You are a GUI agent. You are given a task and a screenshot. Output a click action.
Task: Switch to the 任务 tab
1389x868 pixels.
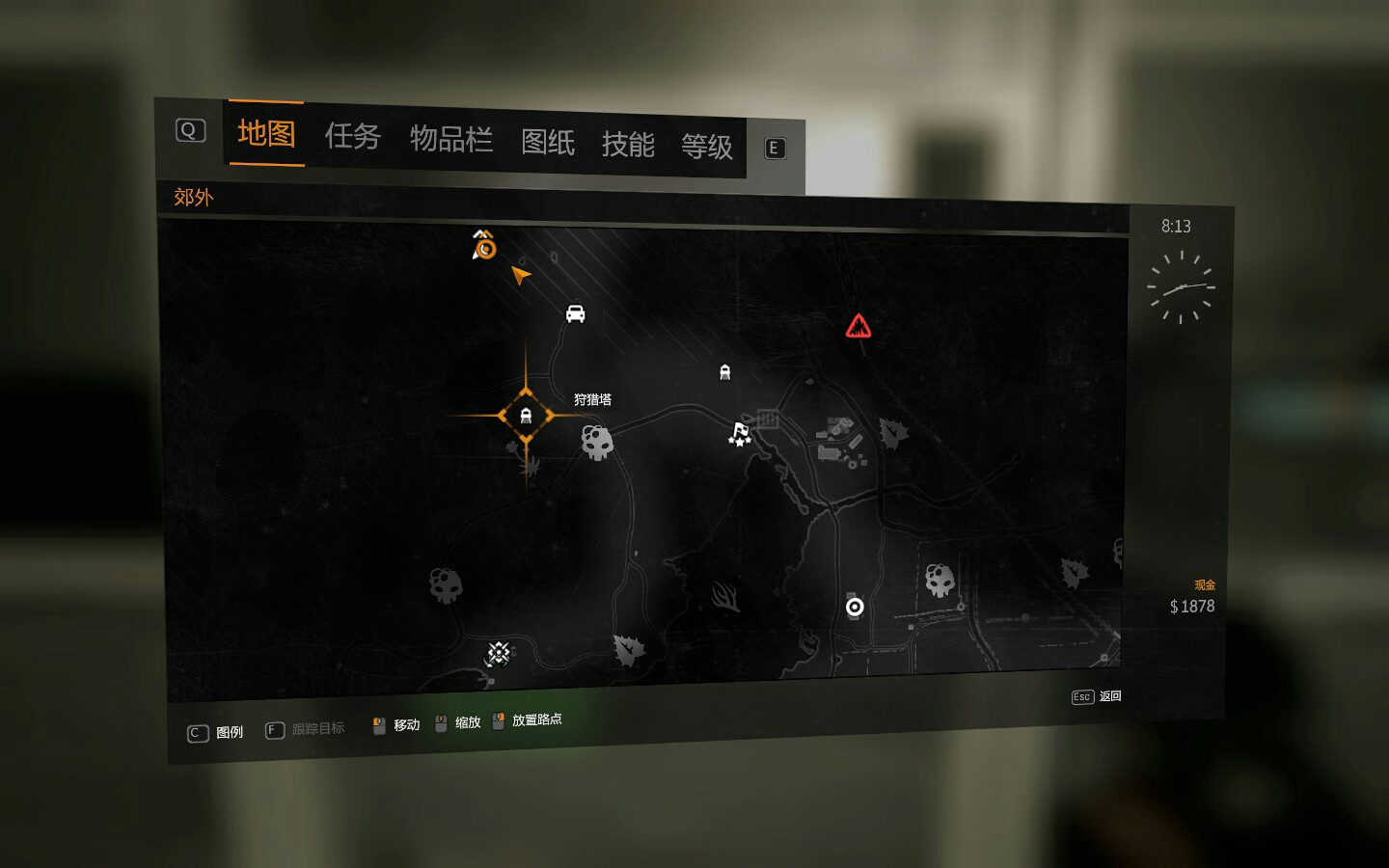[352, 137]
